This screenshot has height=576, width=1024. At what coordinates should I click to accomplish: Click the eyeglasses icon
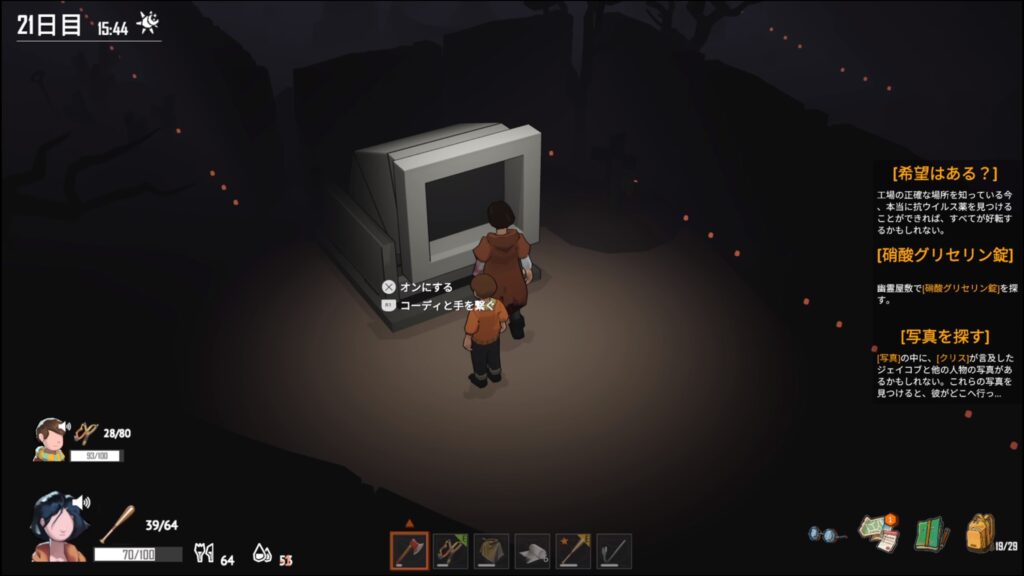tap(828, 535)
